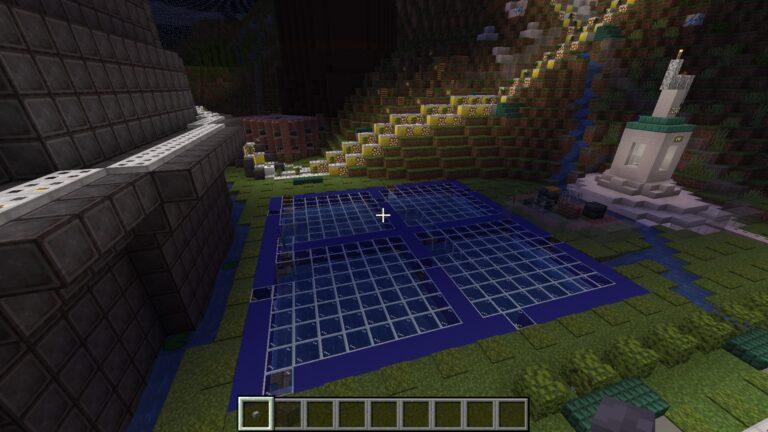The image size is (768, 432).
Task: Select the hotbar slot holding the small gray item
Action: pyautogui.click(x=257, y=413)
